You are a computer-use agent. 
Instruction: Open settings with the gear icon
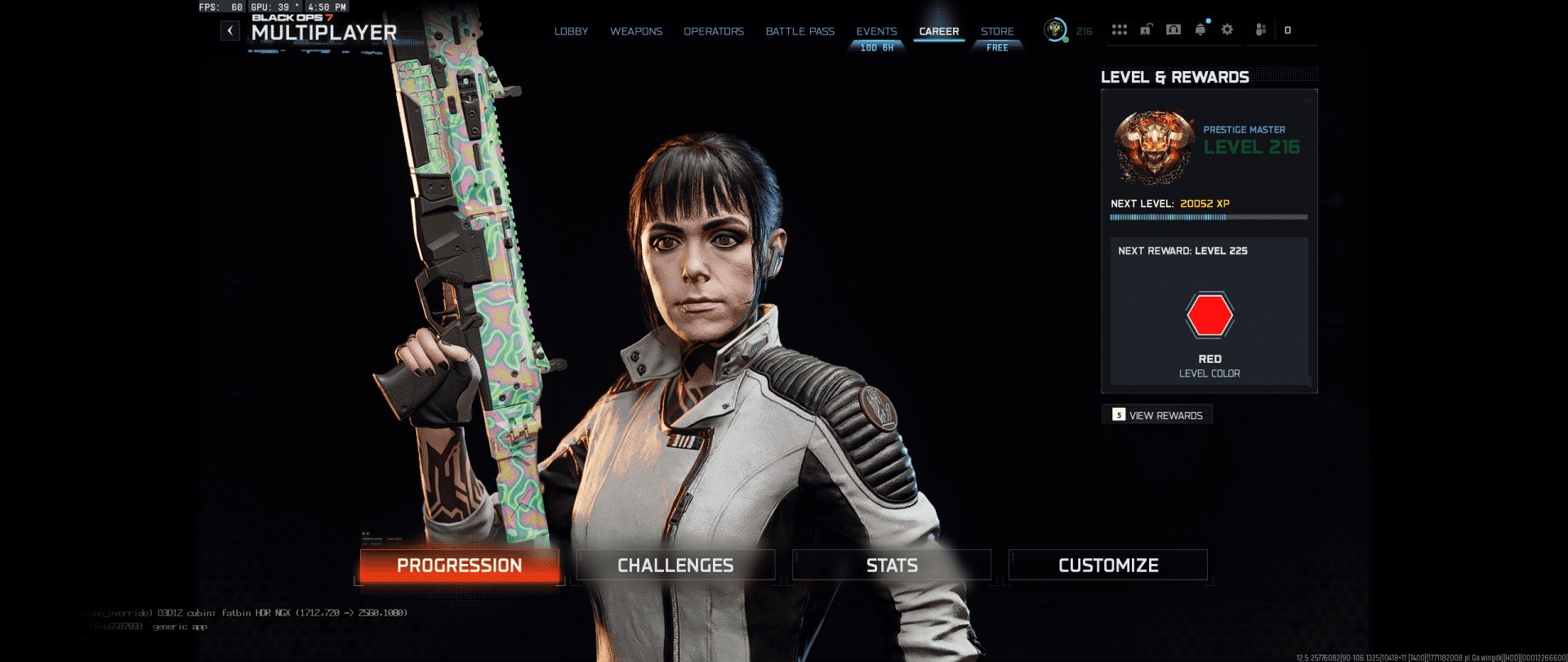[1227, 30]
